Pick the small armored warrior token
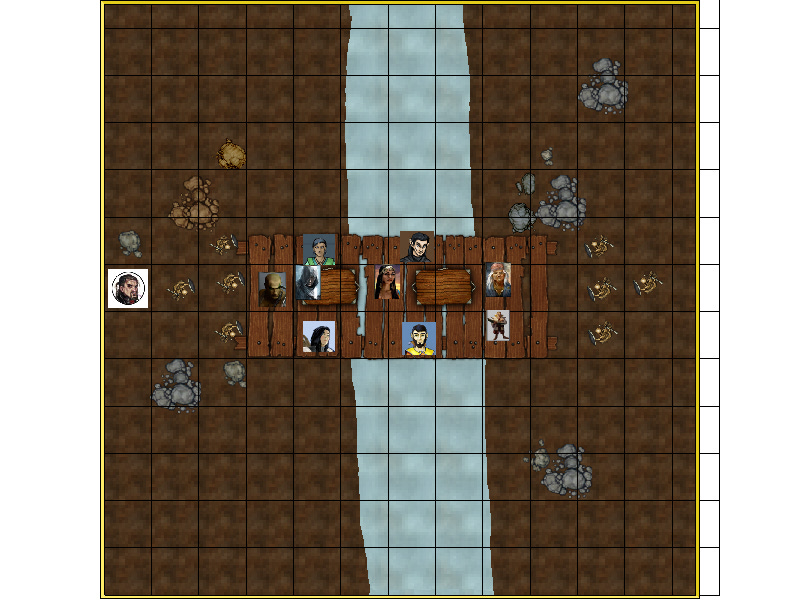This screenshot has width=800, height=600. pos(497,326)
